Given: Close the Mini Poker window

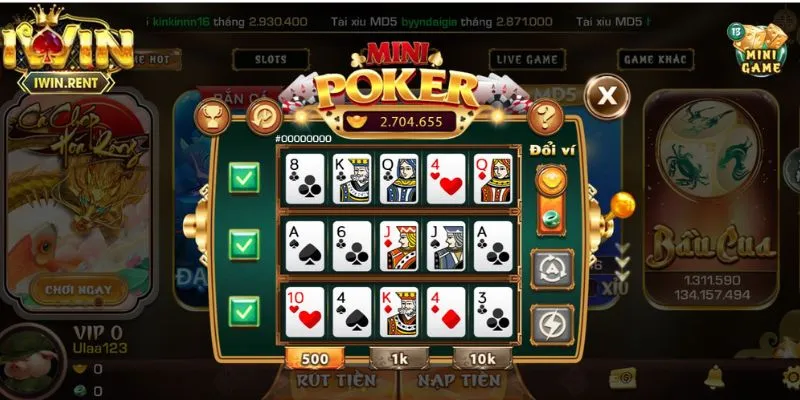Looking at the screenshot, I should (607, 97).
